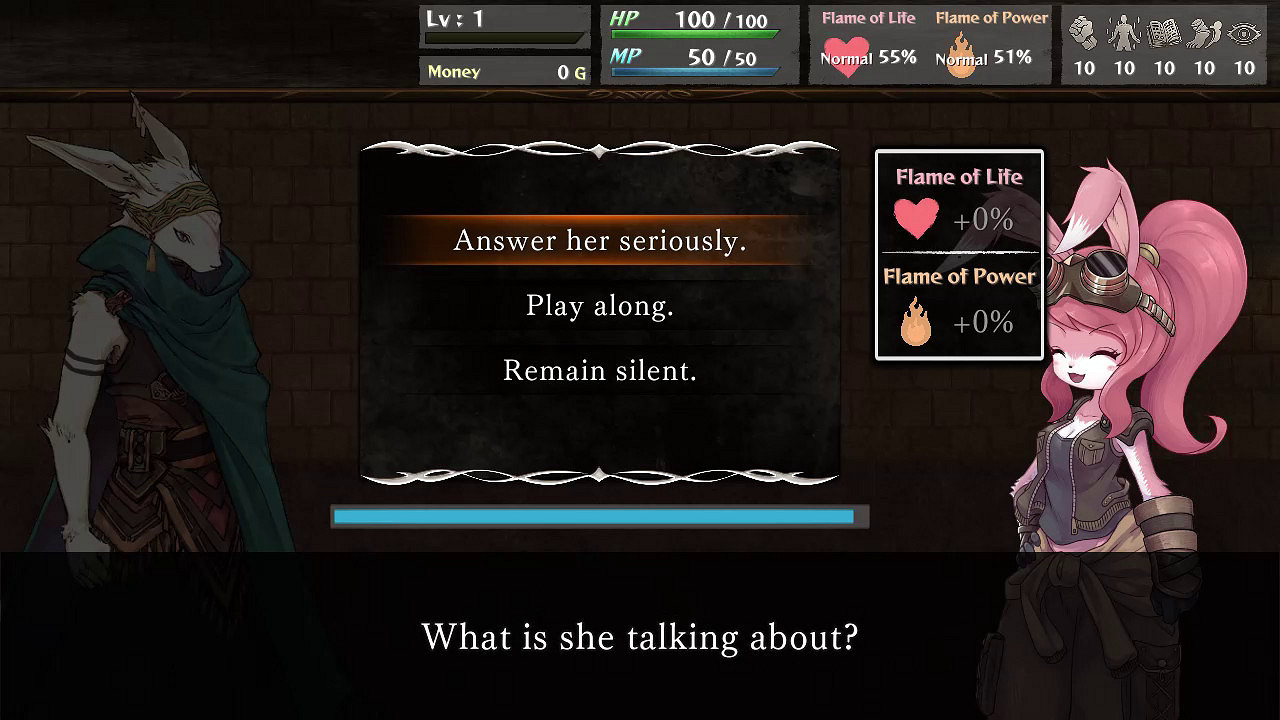Select the flame icon in the side panel
The image size is (1280, 720).
click(x=913, y=322)
